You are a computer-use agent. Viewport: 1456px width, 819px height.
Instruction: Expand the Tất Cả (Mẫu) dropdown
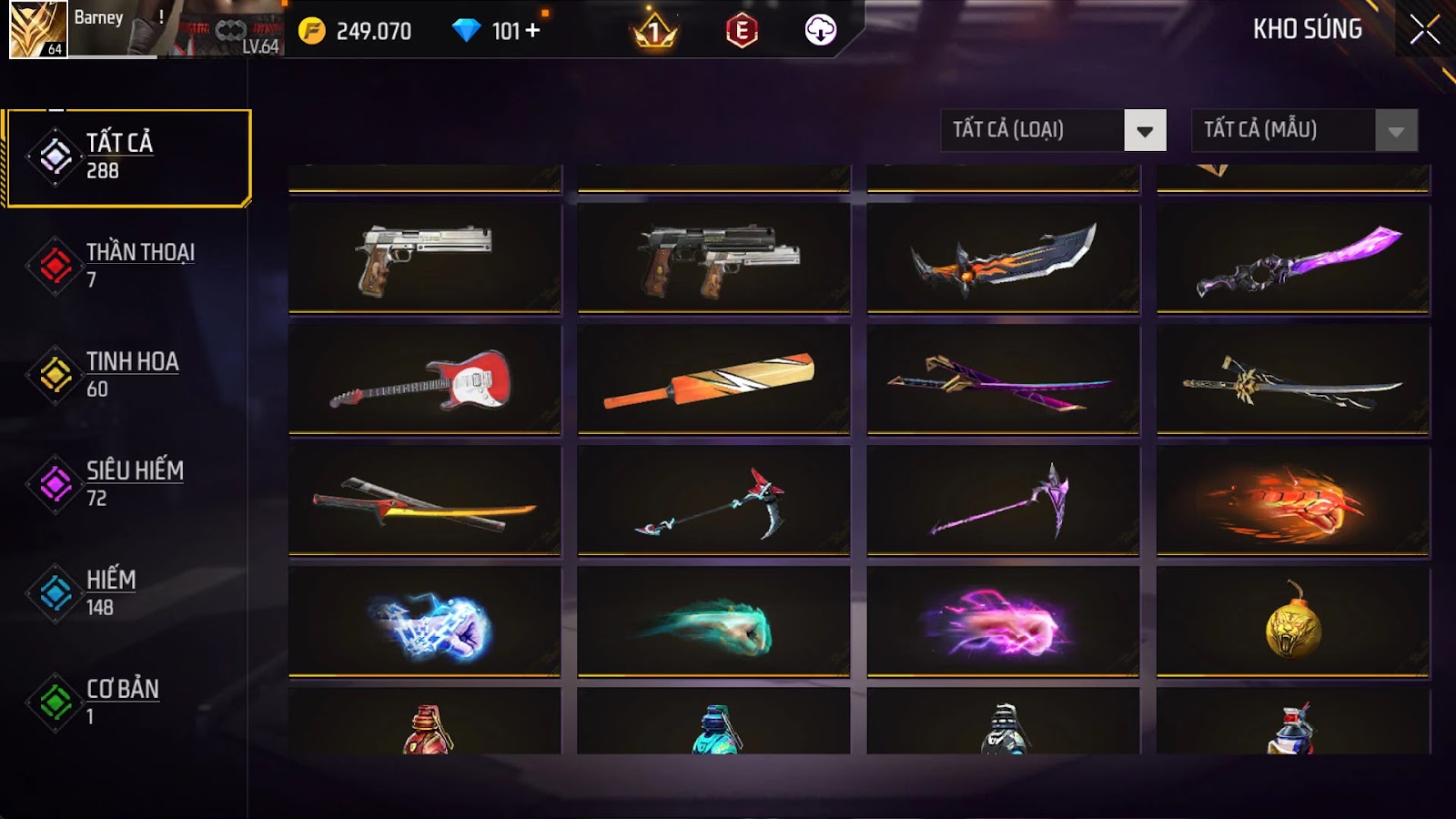click(x=1395, y=131)
